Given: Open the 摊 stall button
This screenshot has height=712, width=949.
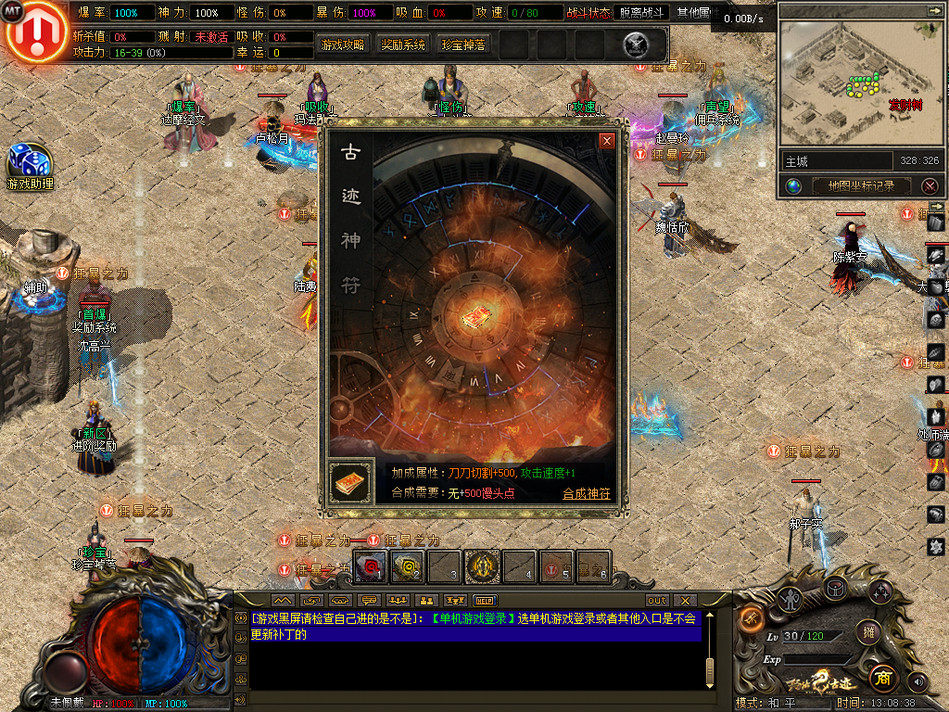Looking at the screenshot, I should point(869,631).
